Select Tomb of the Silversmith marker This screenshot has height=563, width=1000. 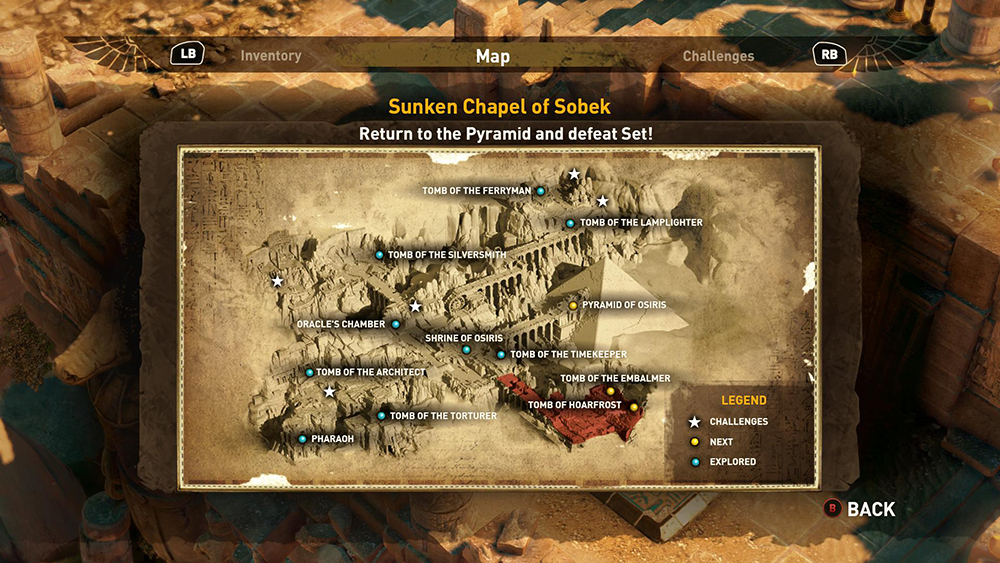[379, 255]
